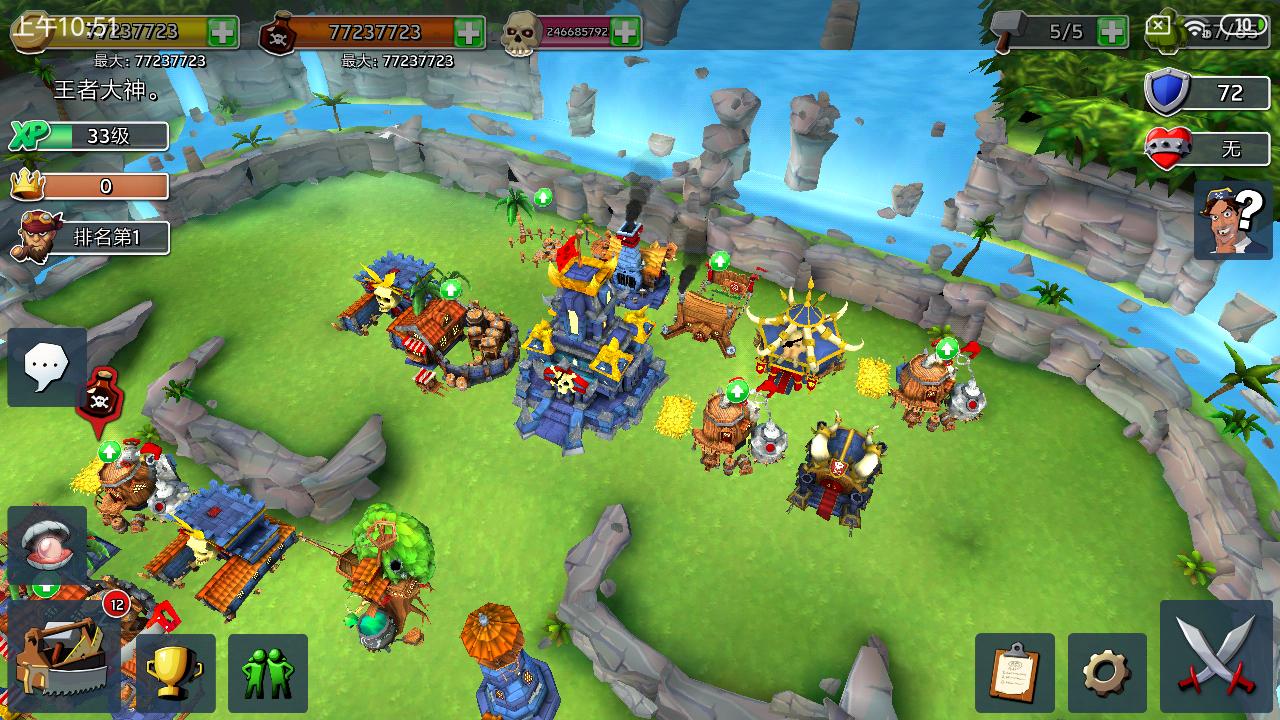
Task: Open the pirate advisor help portrait
Action: [x=1231, y=220]
